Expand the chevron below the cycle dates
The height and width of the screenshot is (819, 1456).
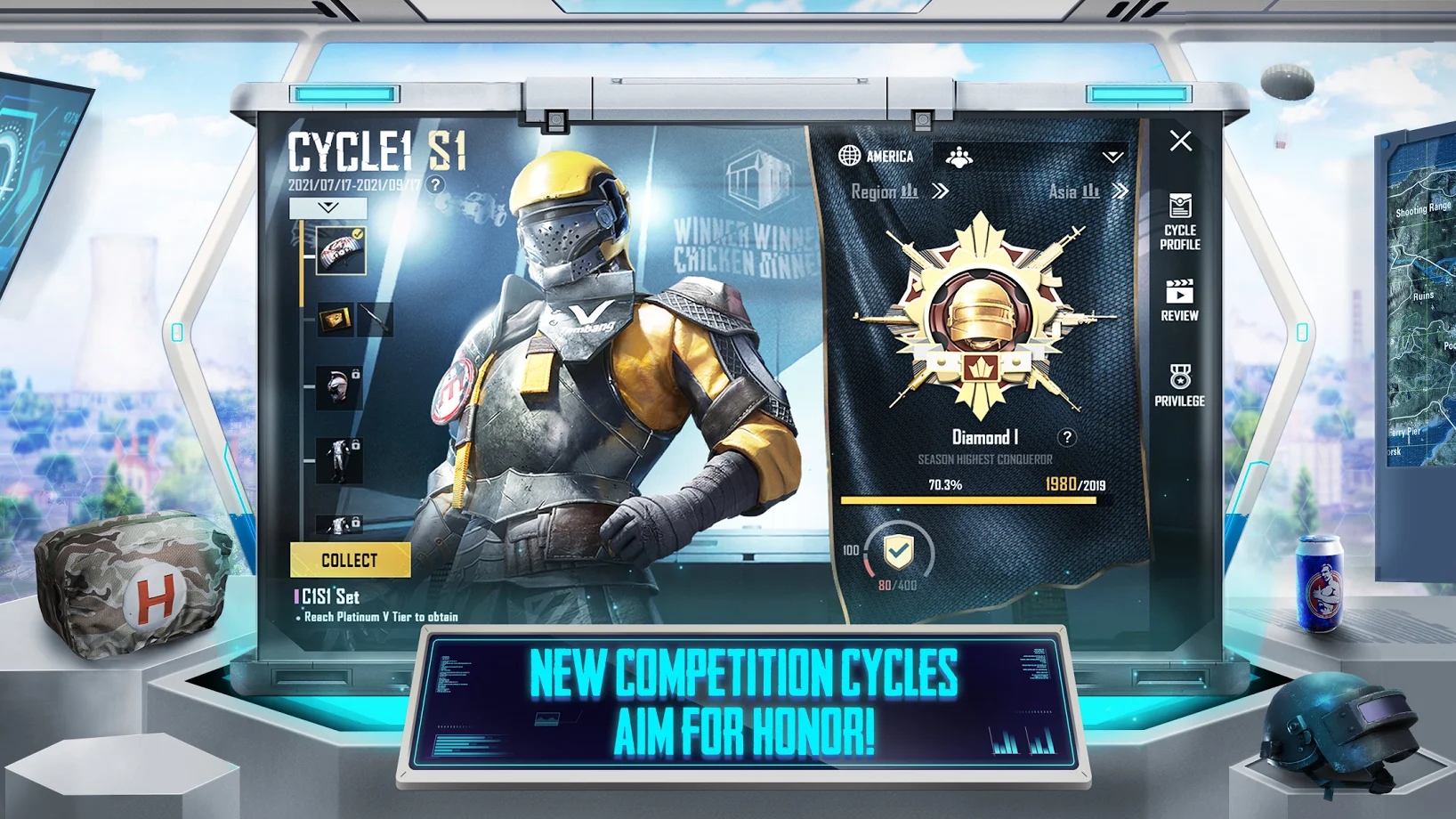pos(328,208)
